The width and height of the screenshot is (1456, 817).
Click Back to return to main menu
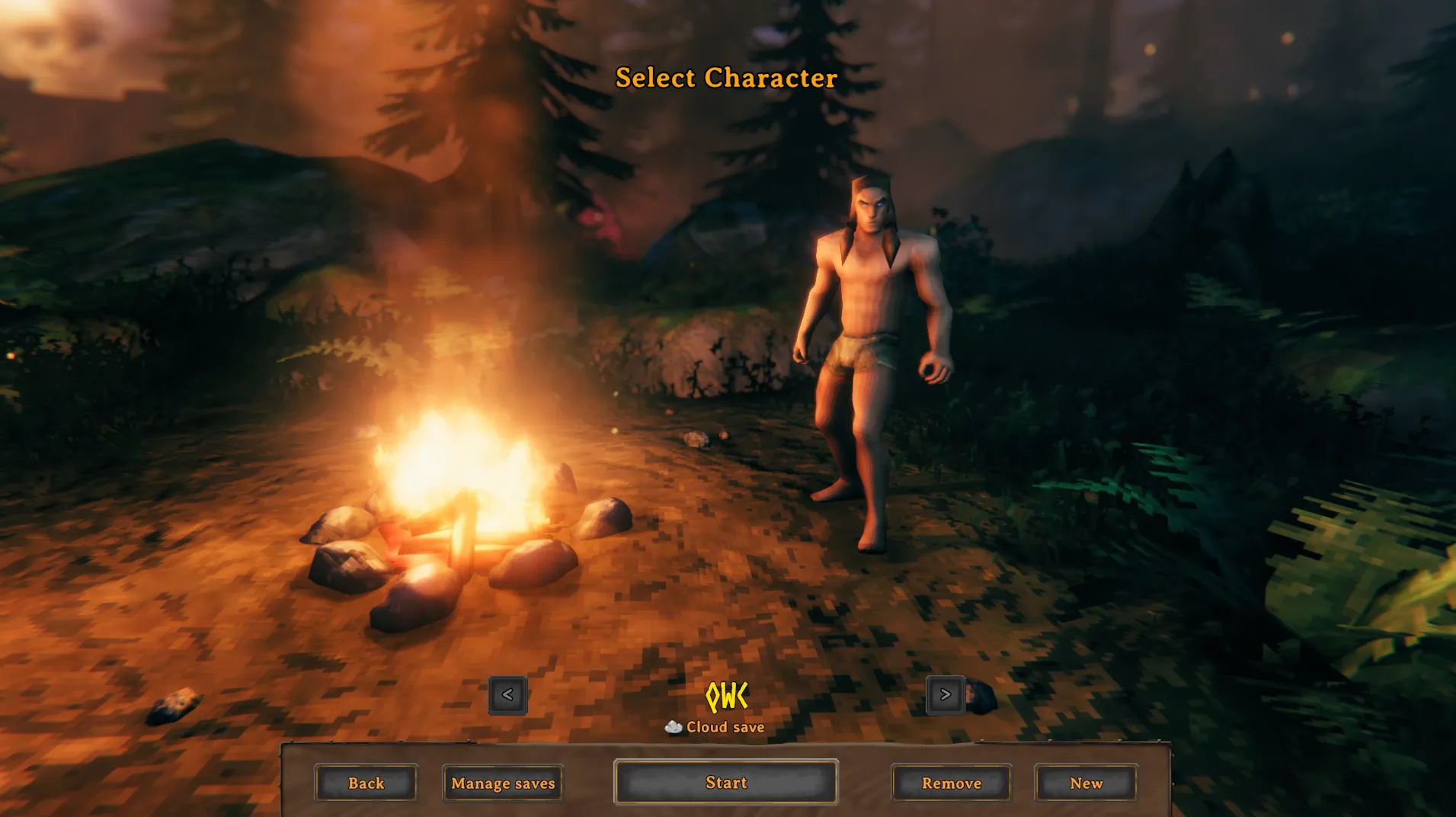coord(366,783)
